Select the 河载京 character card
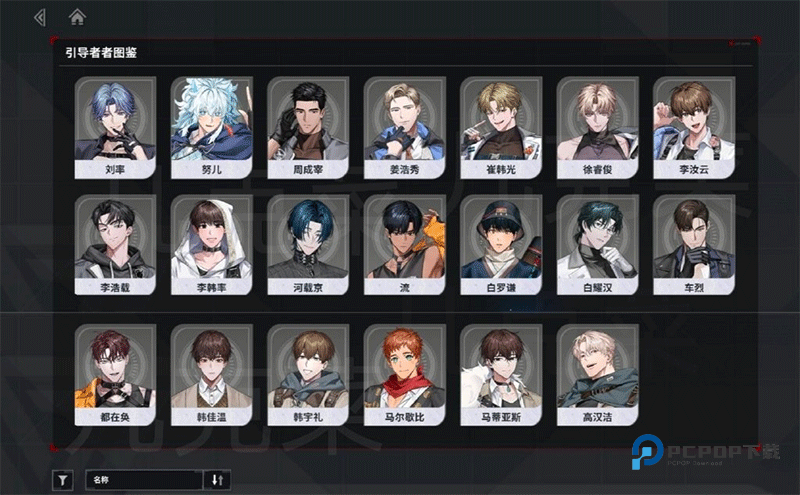This screenshot has width=800, height=495. [x=308, y=245]
